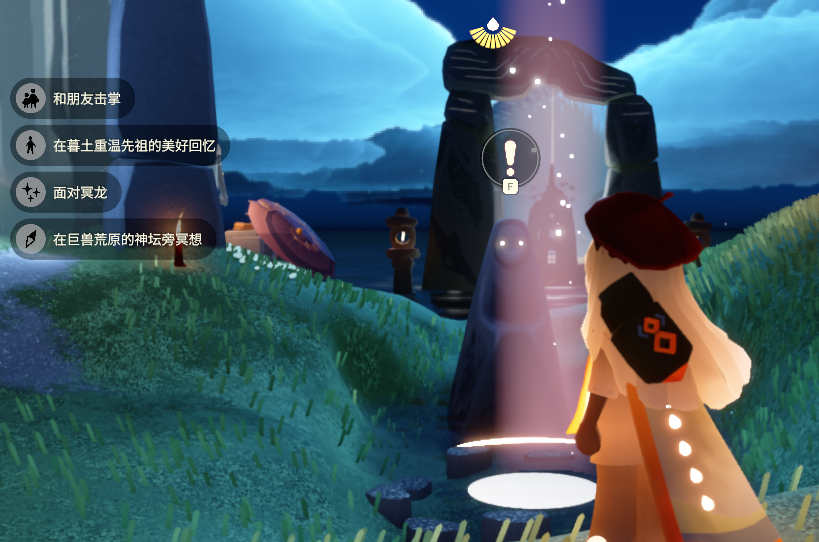The width and height of the screenshot is (819, 542).
Task: Activate the exclamation mark interaction icon
Action: tap(510, 157)
